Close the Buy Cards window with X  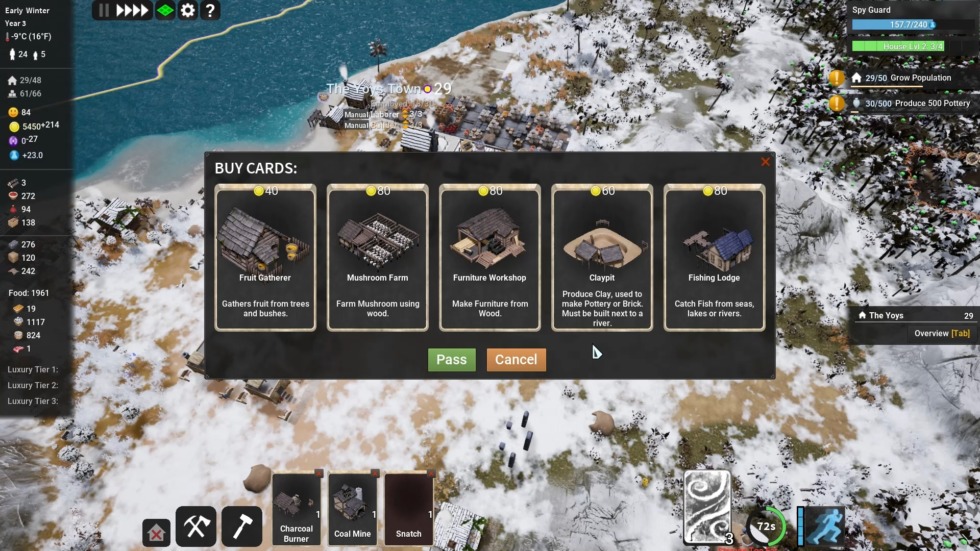tap(765, 162)
